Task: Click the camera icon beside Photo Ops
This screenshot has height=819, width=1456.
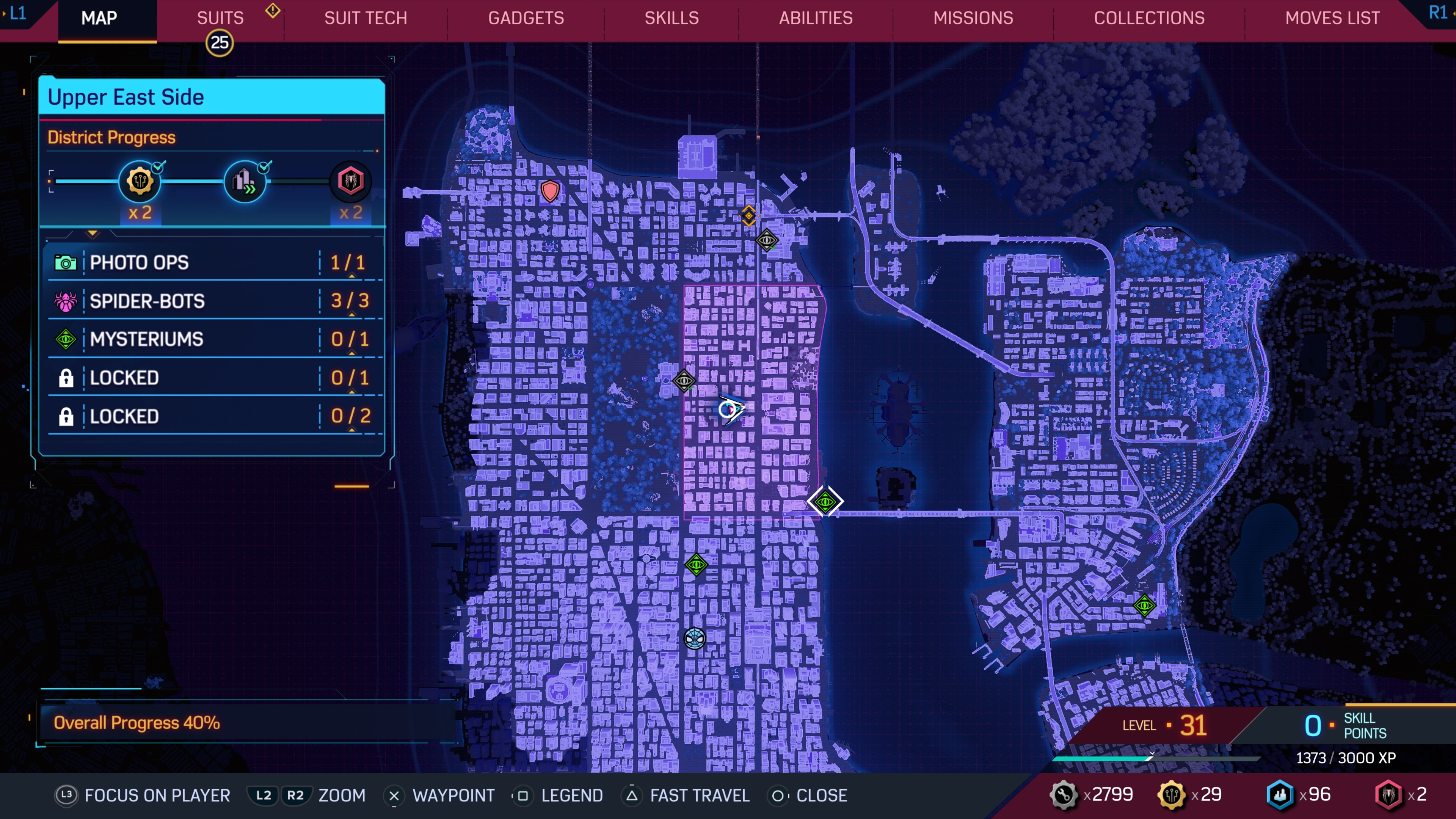Action: click(66, 262)
